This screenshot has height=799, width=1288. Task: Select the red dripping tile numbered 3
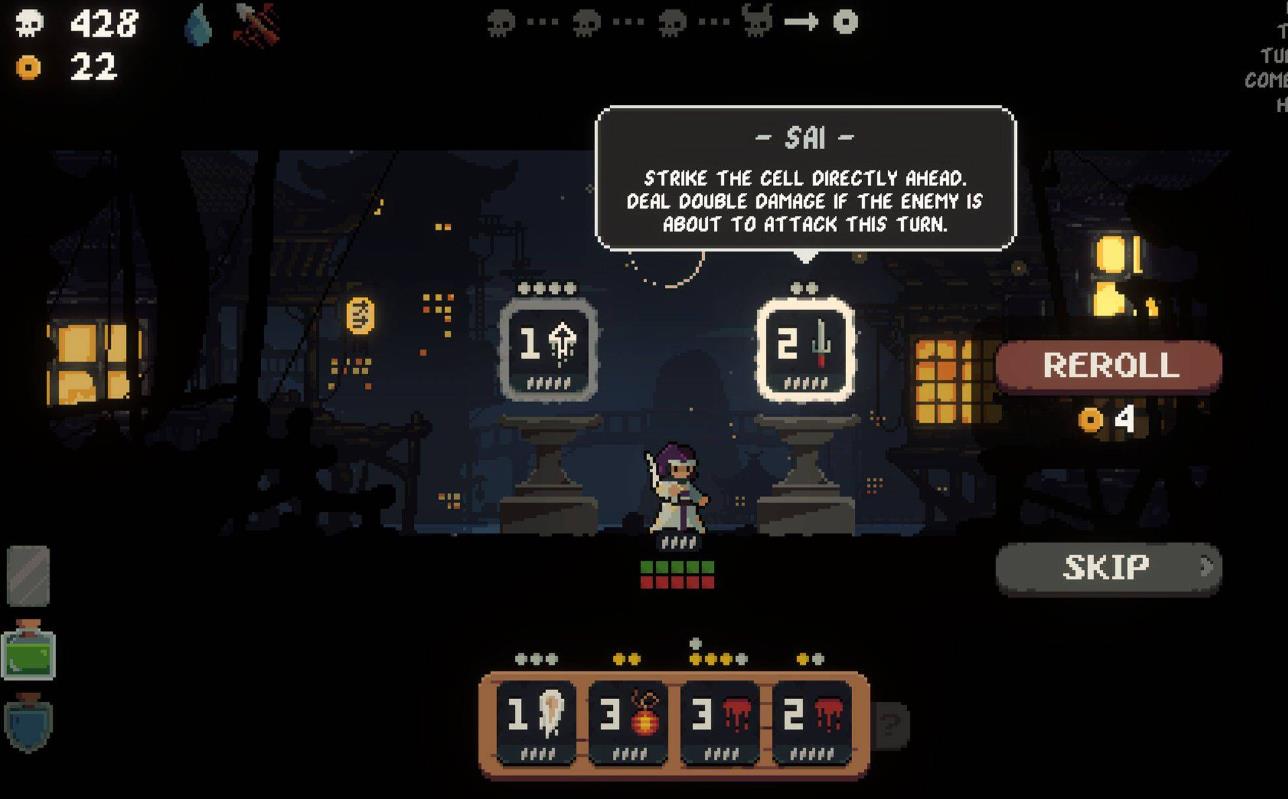click(720, 721)
